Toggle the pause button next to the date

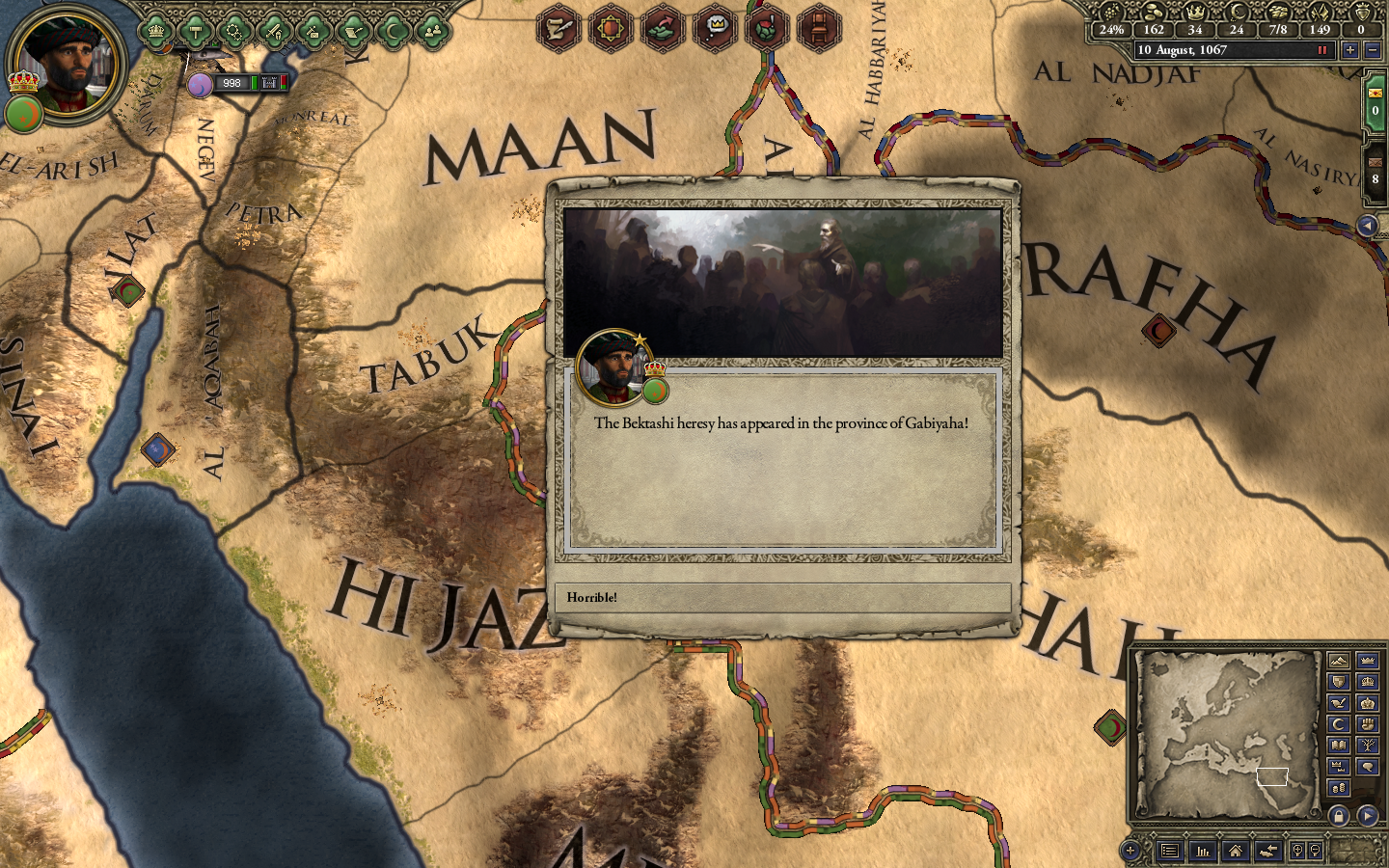(x=1323, y=50)
